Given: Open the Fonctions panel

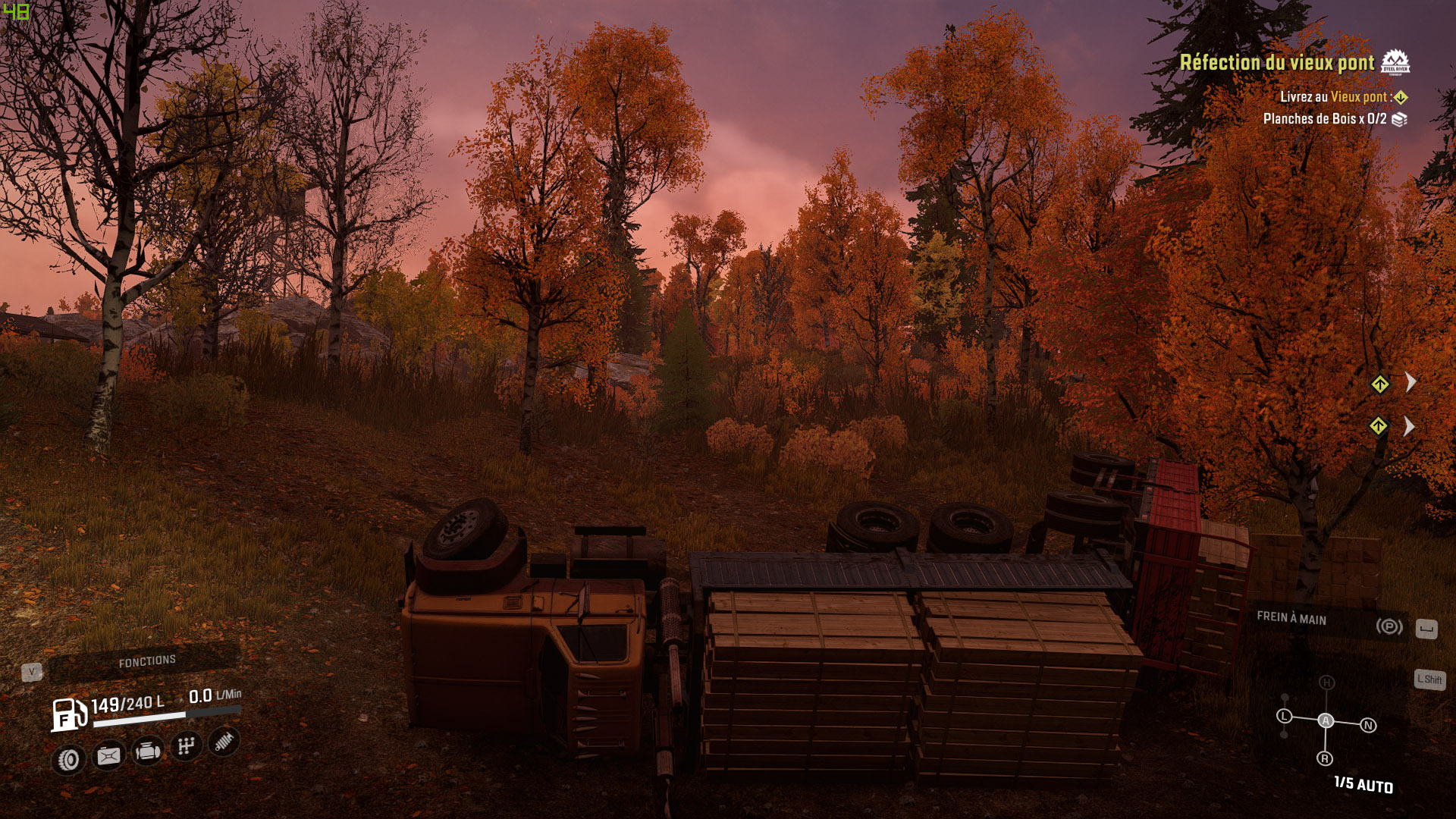Looking at the screenshot, I should pyautogui.click(x=147, y=662).
